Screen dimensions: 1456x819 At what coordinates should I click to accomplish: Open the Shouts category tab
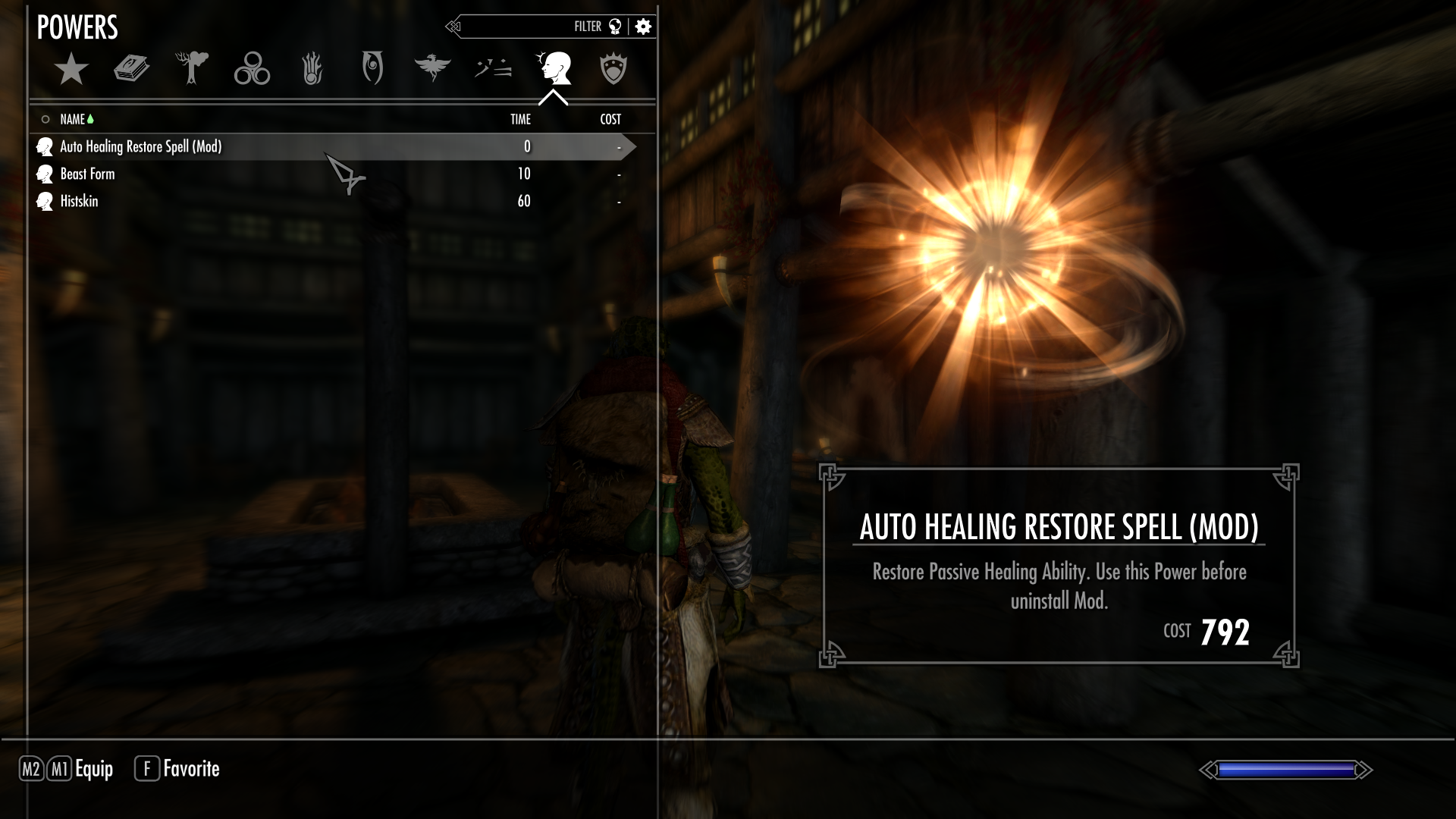[x=493, y=69]
